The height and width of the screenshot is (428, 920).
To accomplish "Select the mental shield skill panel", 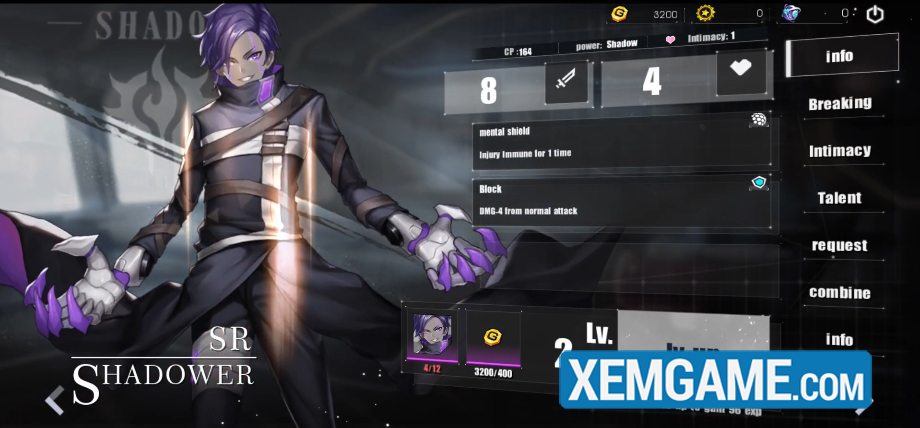I will click(621, 144).
